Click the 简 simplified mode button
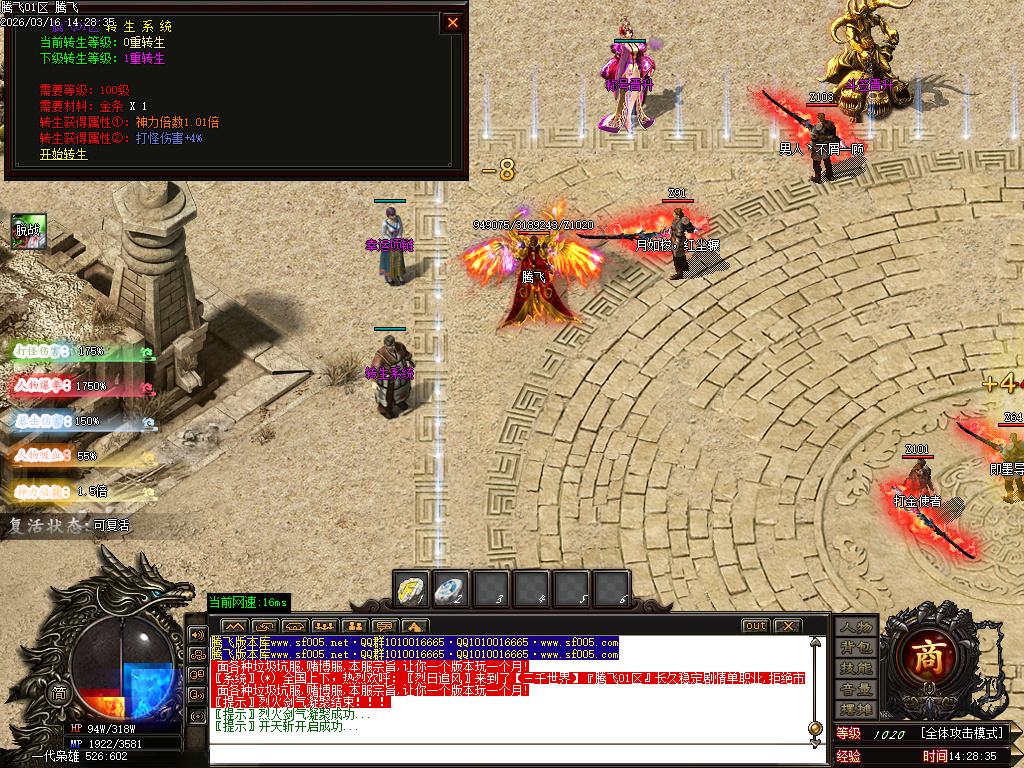 (x=59, y=693)
